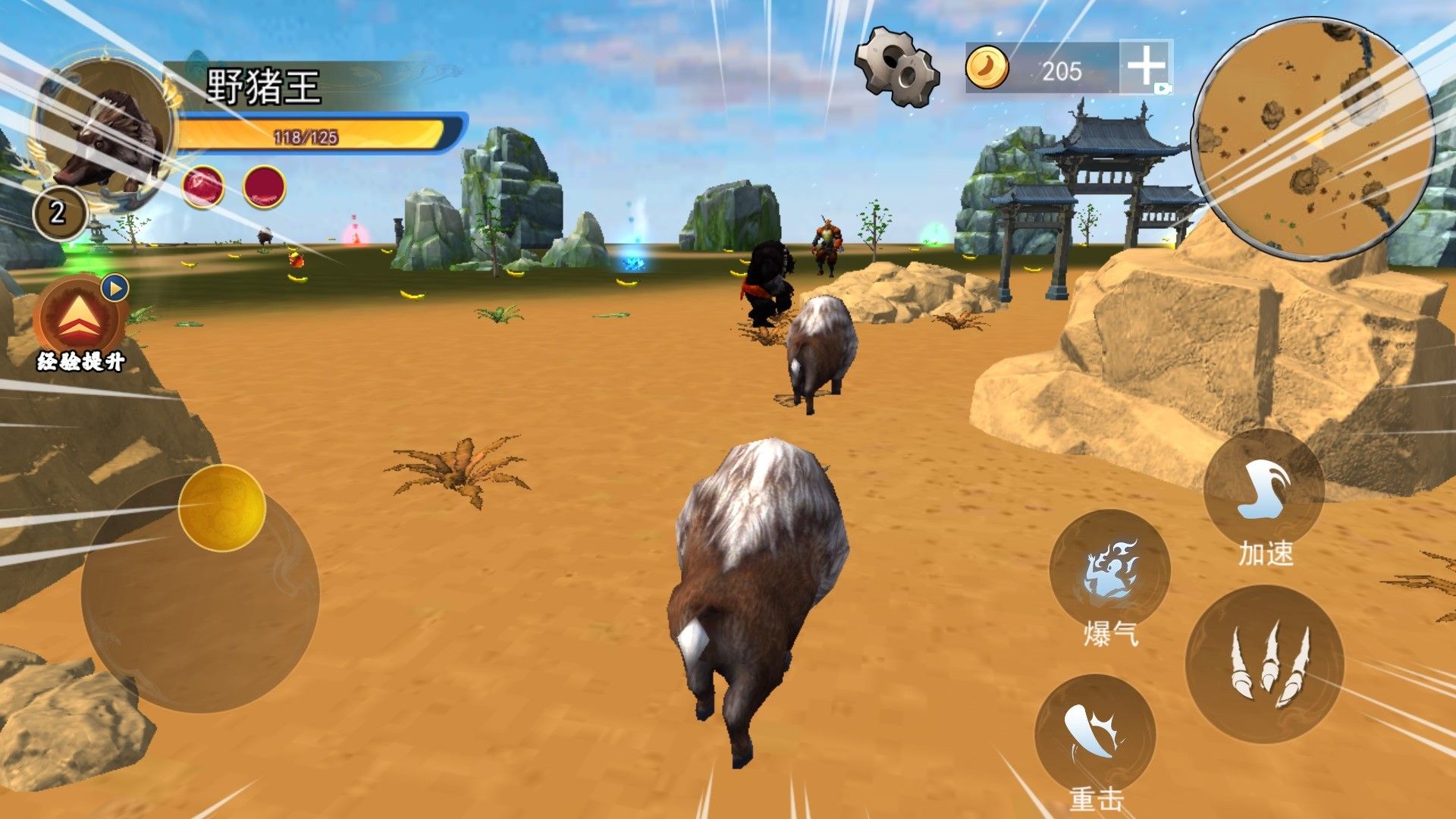Image resolution: width=1456 pixels, height=819 pixels.
Task: Open the circular minimap
Action: (x=1313, y=139)
